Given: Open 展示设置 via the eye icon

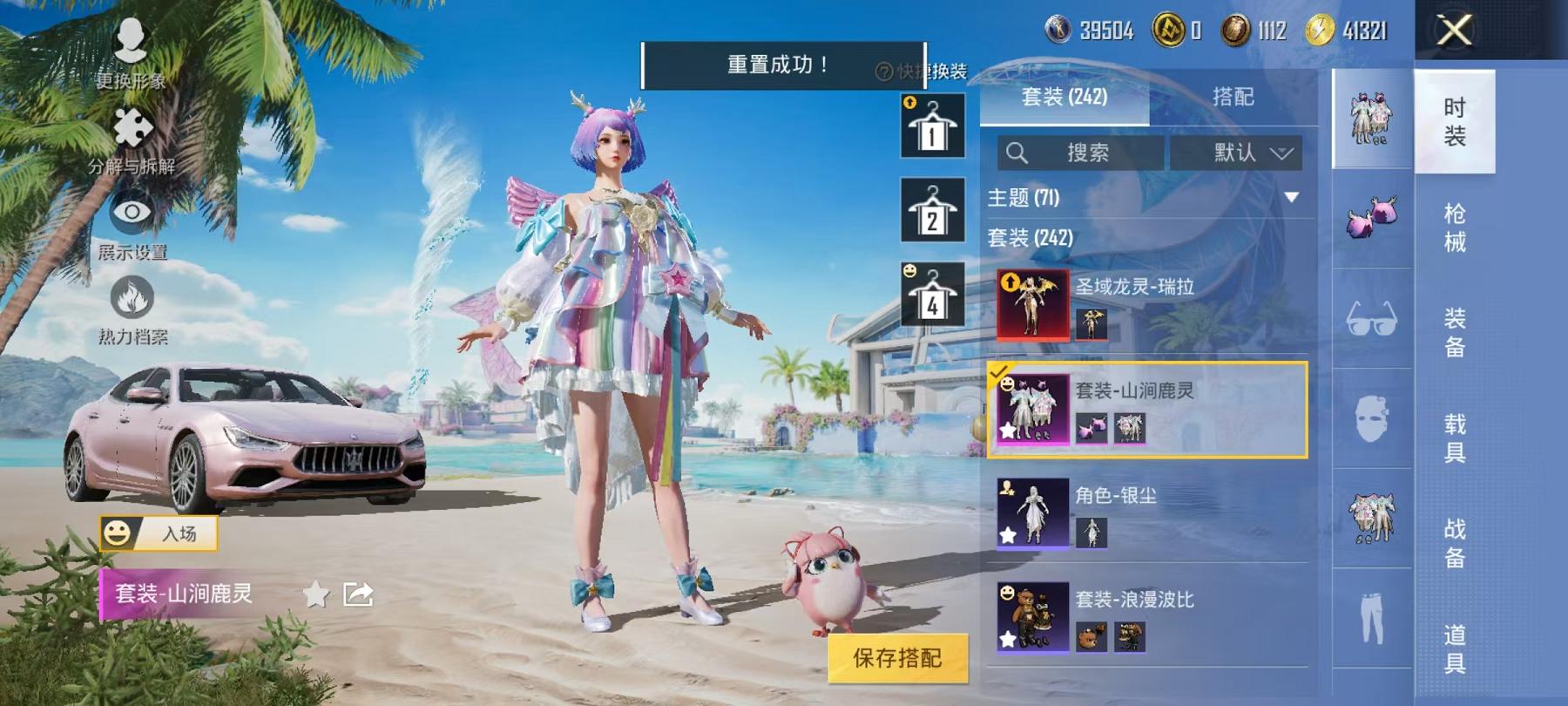Looking at the screenshot, I should click(x=131, y=212).
